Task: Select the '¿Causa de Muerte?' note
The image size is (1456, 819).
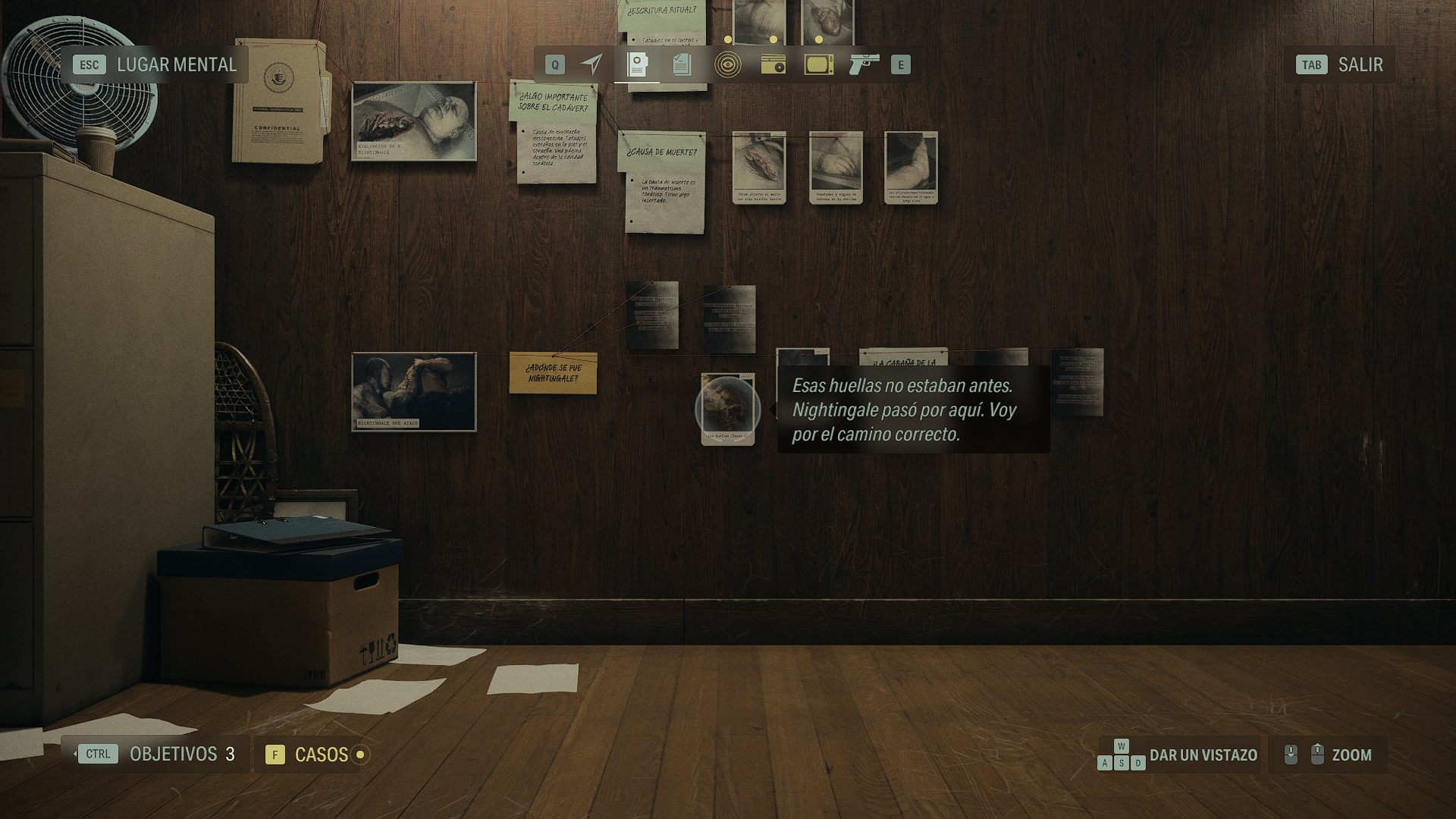Action: pos(663,182)
